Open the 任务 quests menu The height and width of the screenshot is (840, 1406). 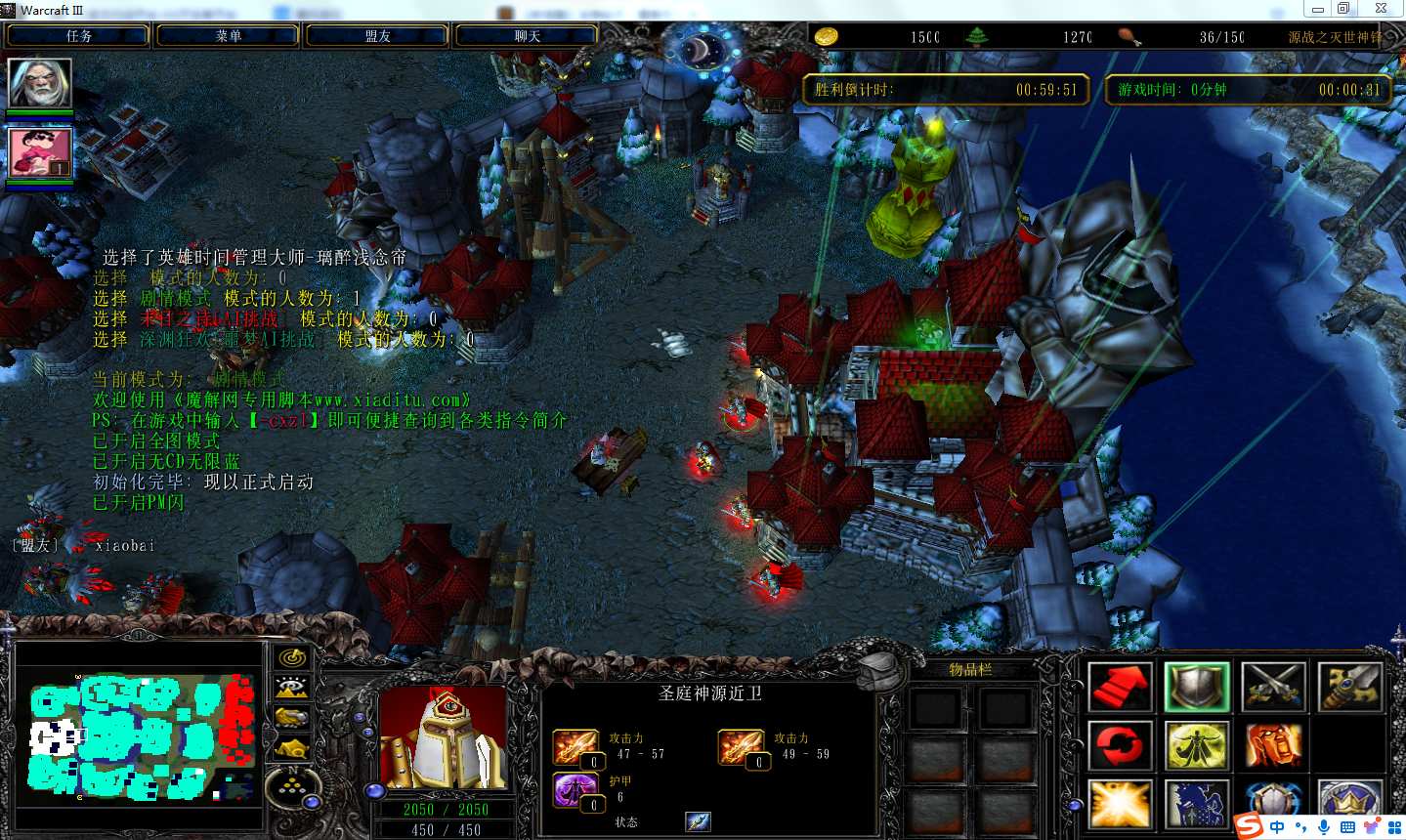coord(78,36)
